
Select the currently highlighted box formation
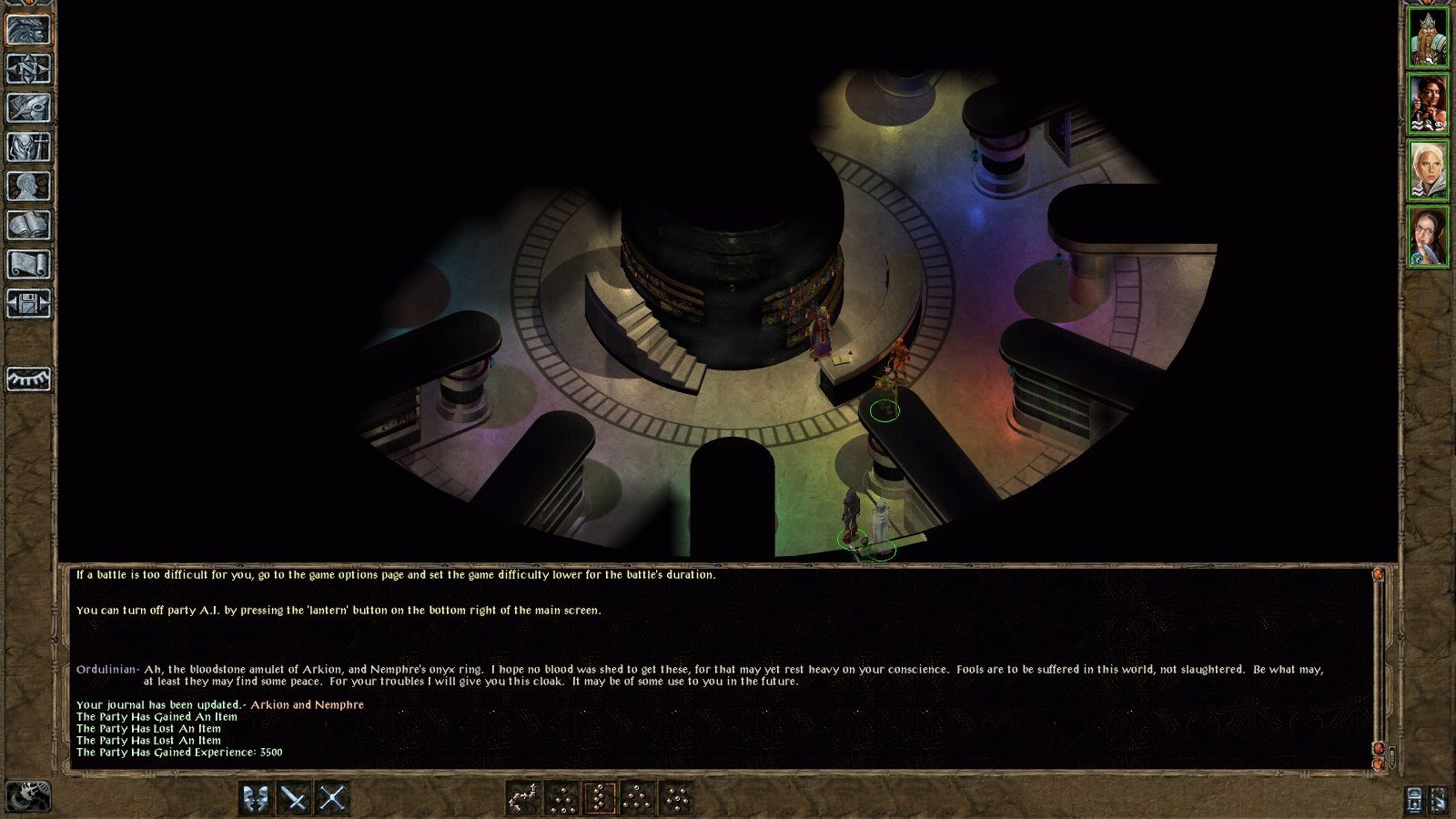coord(601,796)
